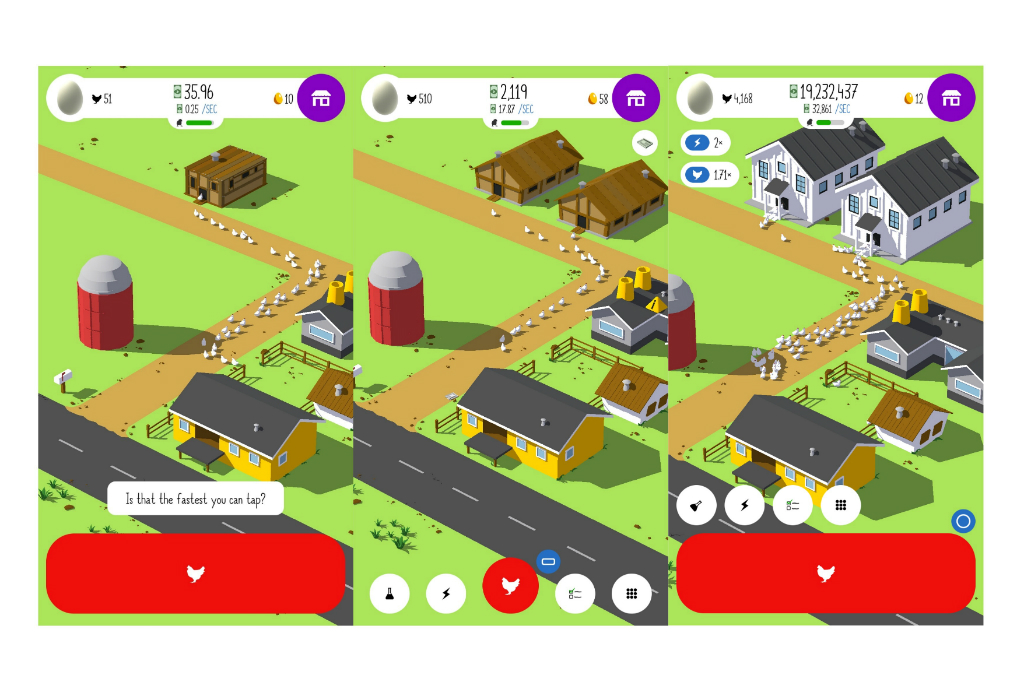
Task: Collect the gray banknote icon
Action: (645, 144)
